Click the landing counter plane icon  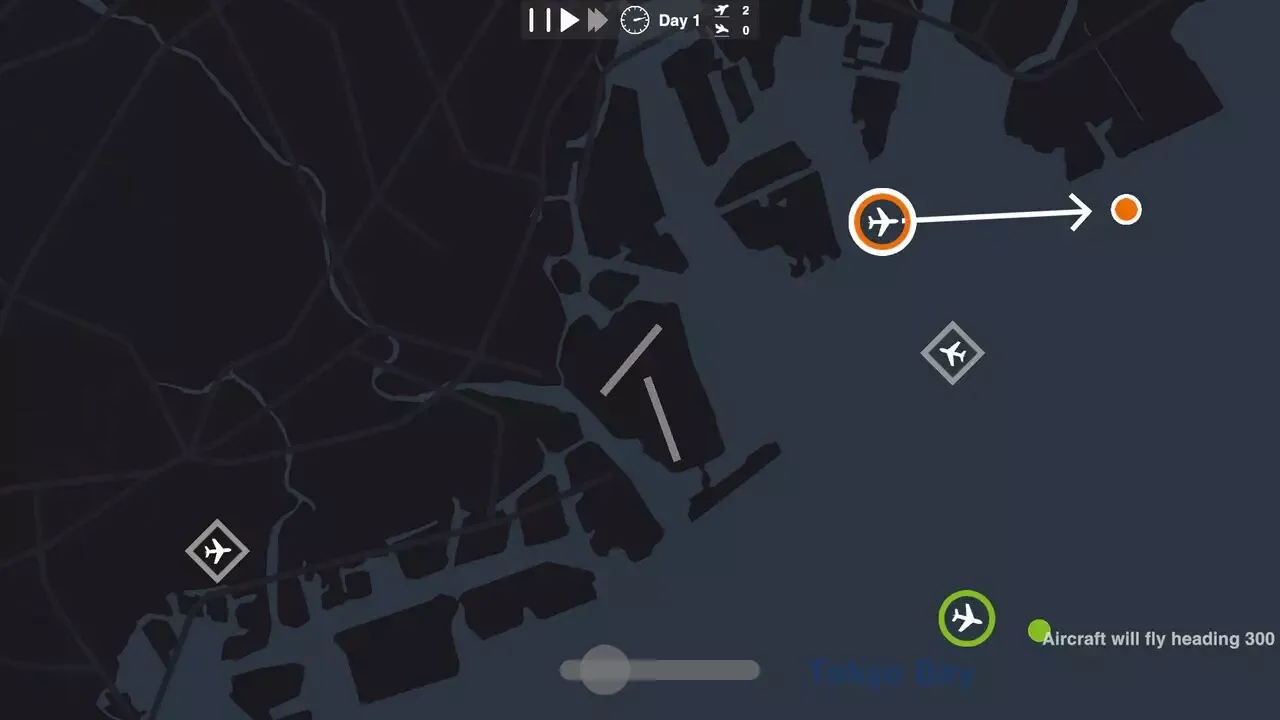(723, 28)
